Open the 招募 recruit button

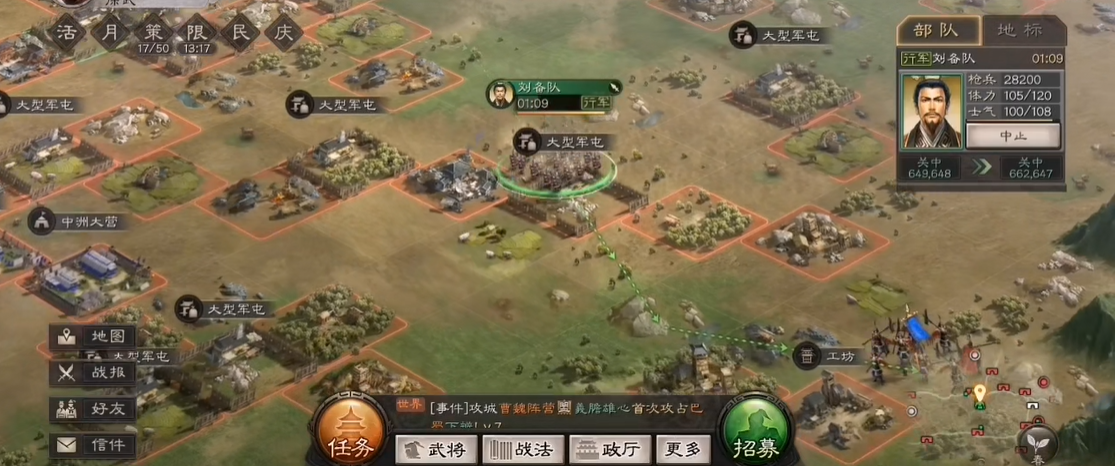point(756,437)
